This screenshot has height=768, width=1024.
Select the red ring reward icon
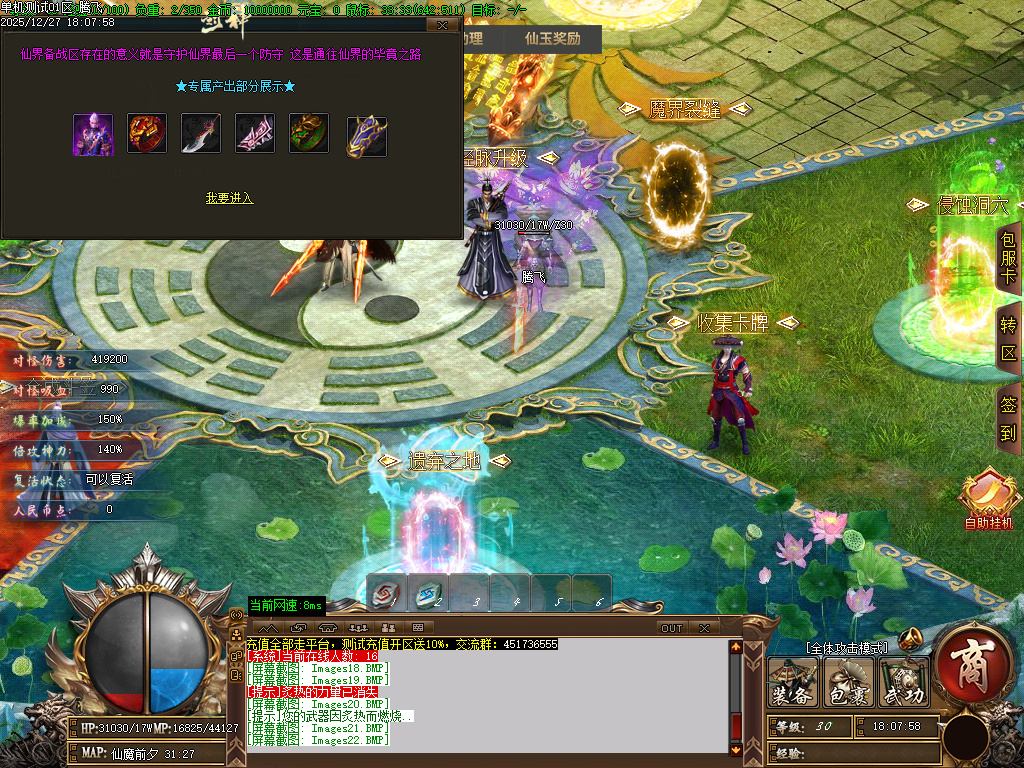click(147, 134)
